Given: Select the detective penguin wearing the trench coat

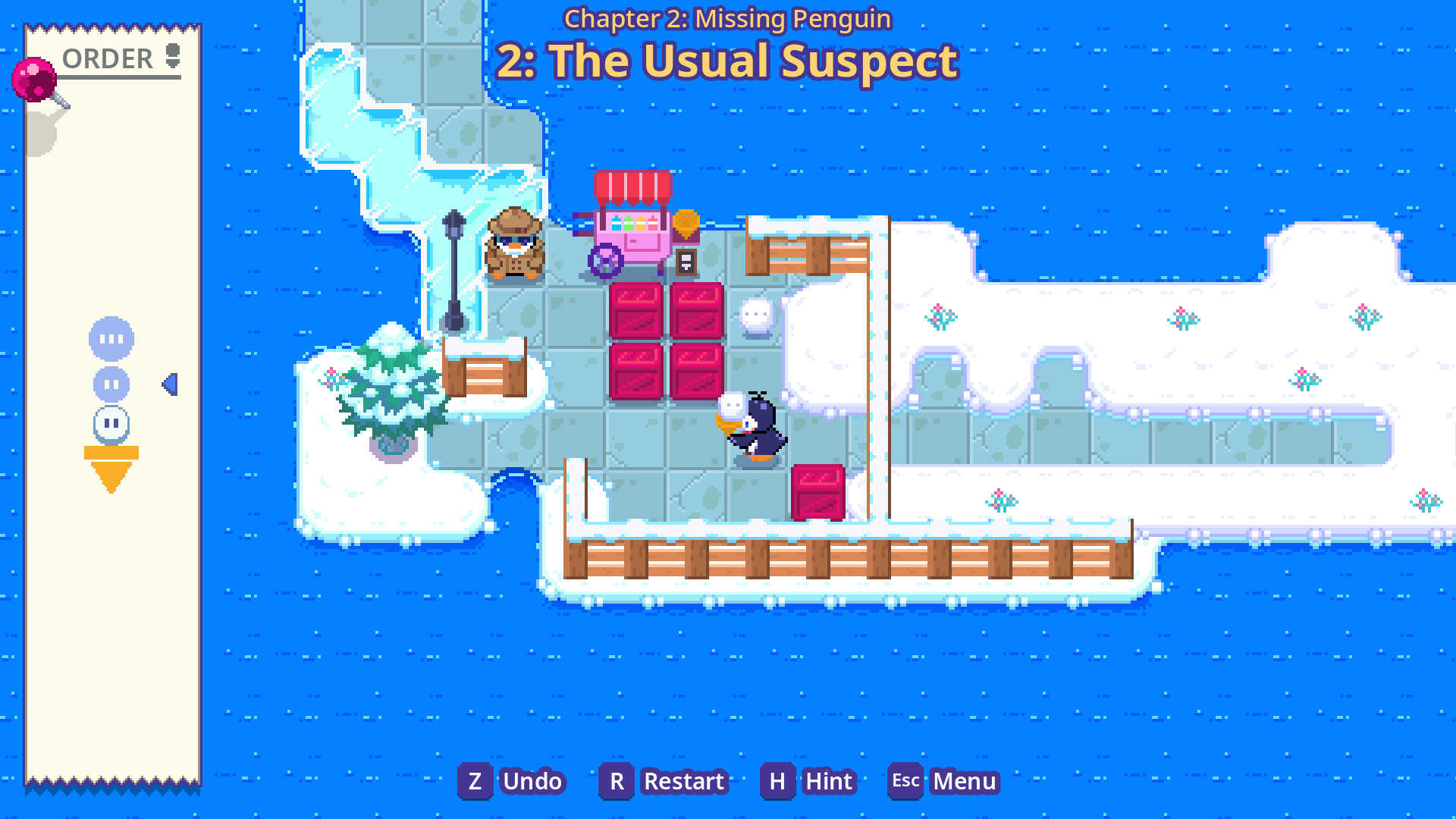Looking at the screenshot, I should tap(513, 246).
